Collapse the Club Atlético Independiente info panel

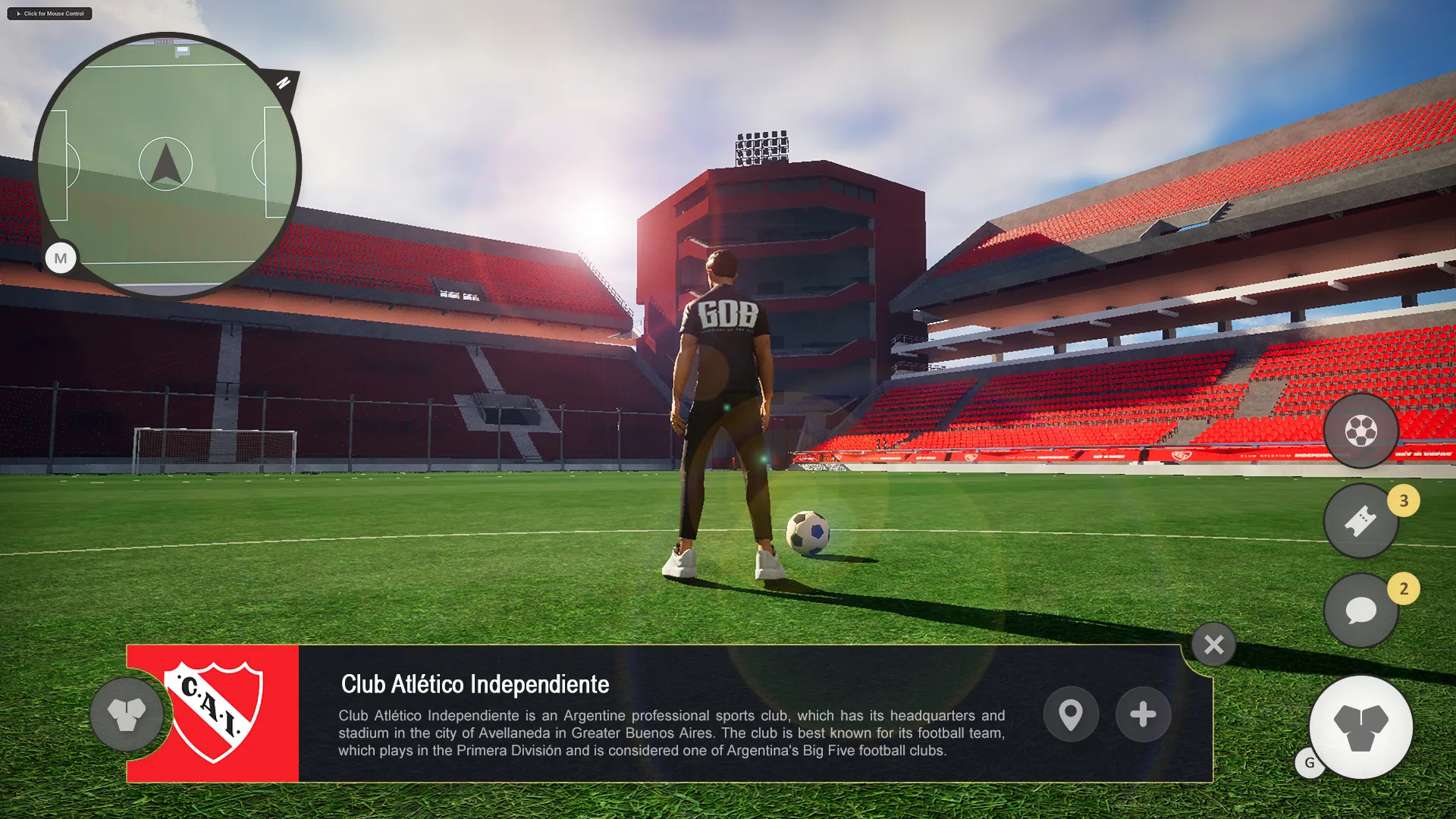(1213, 645)
